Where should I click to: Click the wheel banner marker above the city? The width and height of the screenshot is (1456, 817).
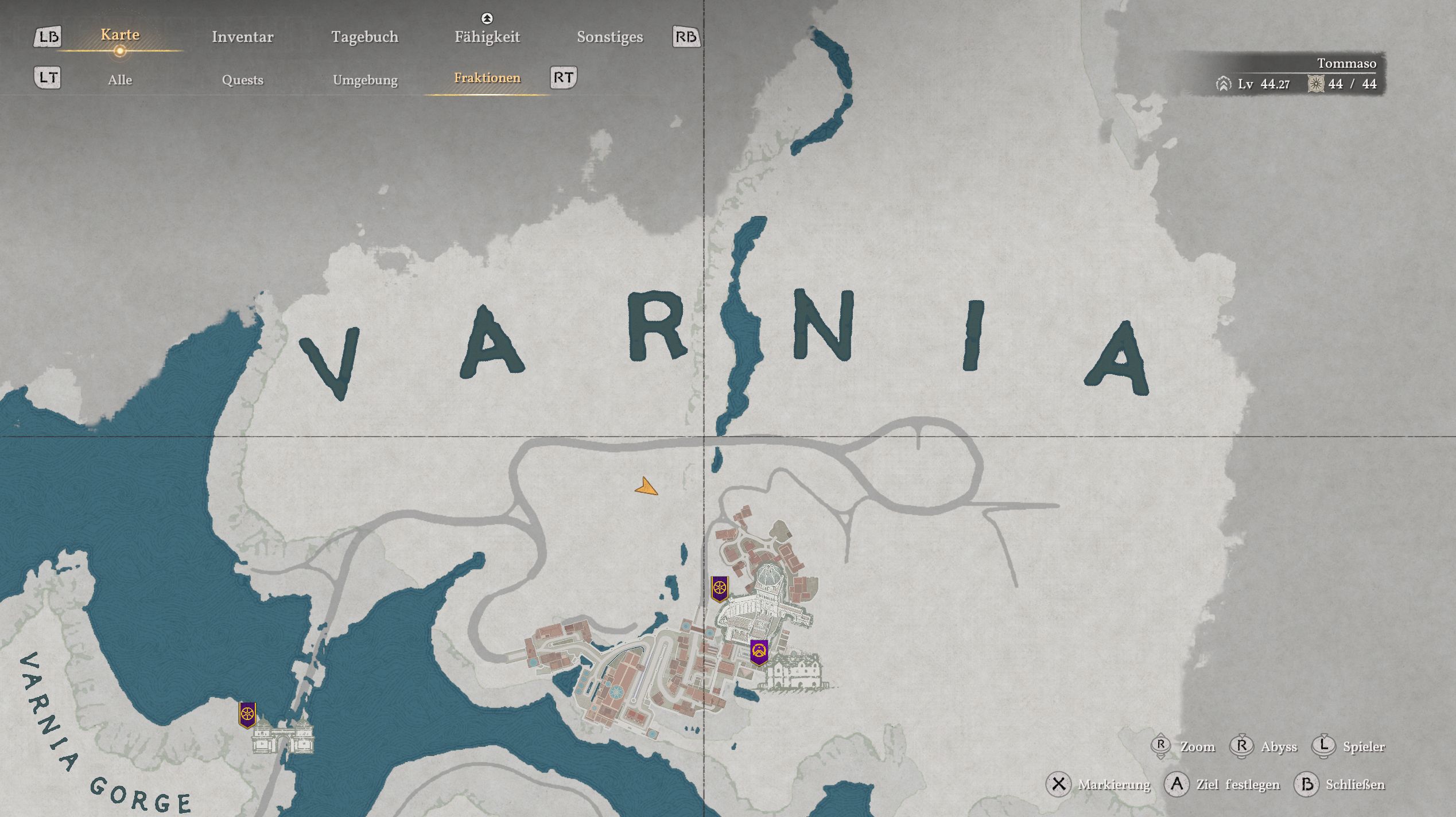click(720, 589)
